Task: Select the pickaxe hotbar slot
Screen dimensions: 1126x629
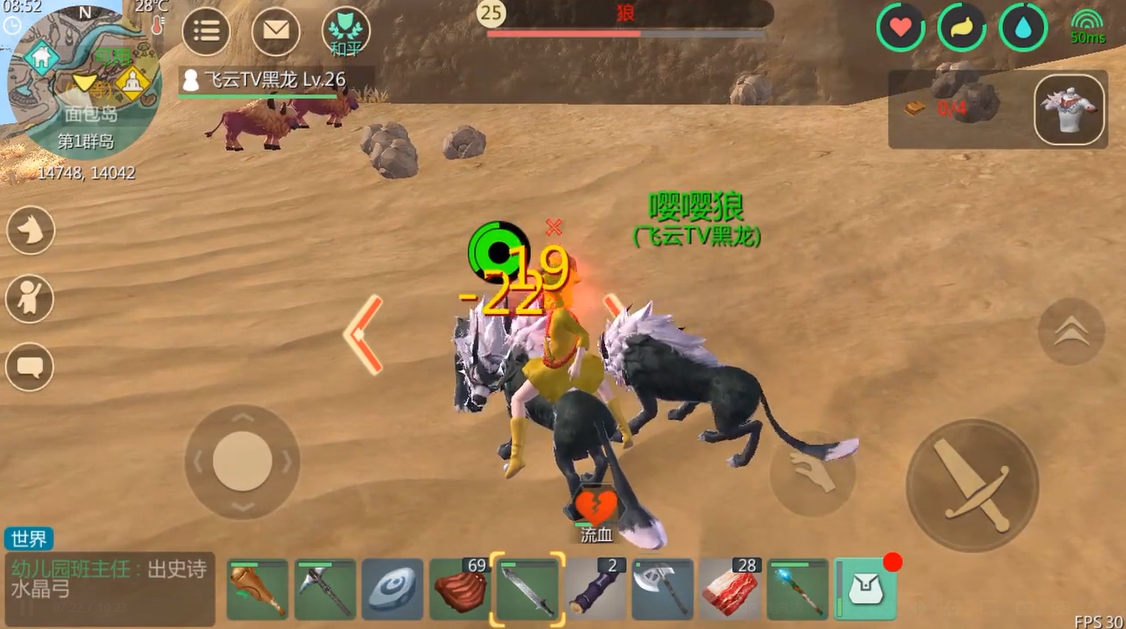Action: pyautogui.click(x=325, y=589)
